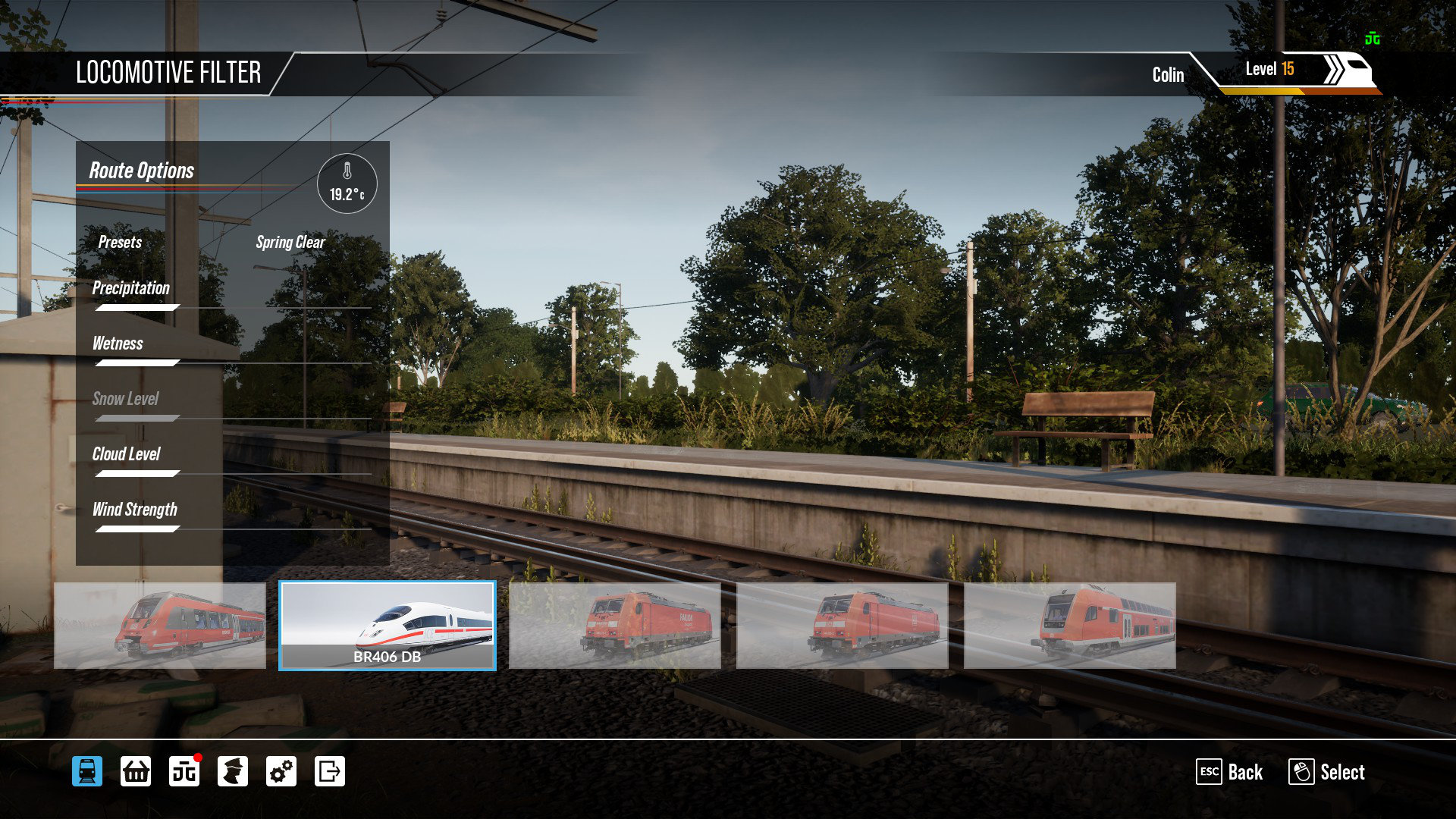Adjust the Wetness slider
Viewport: 1456px width, 819px height.
pos(138,363)
